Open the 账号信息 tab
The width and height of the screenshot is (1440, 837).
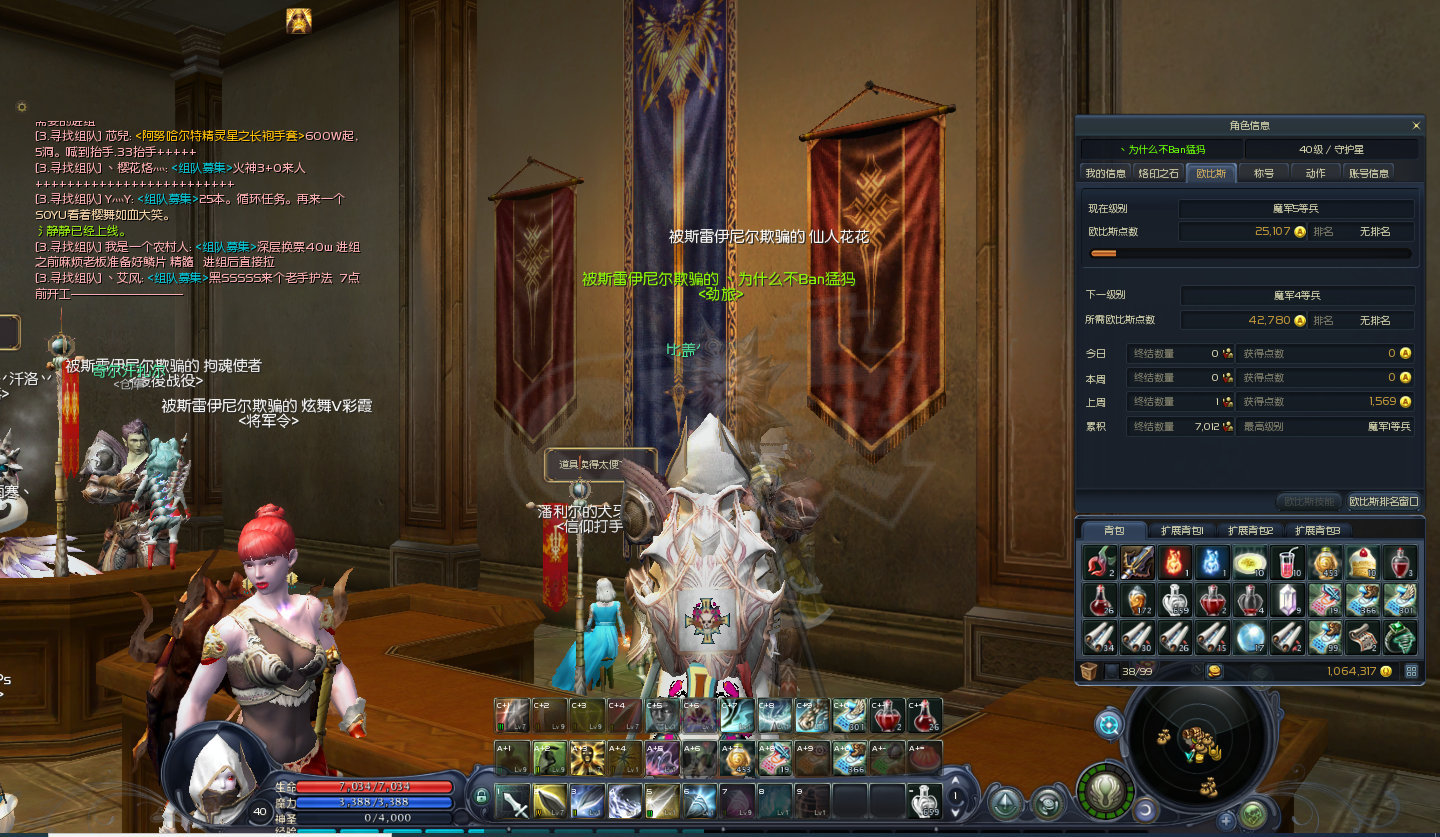tap(1369, 173)
